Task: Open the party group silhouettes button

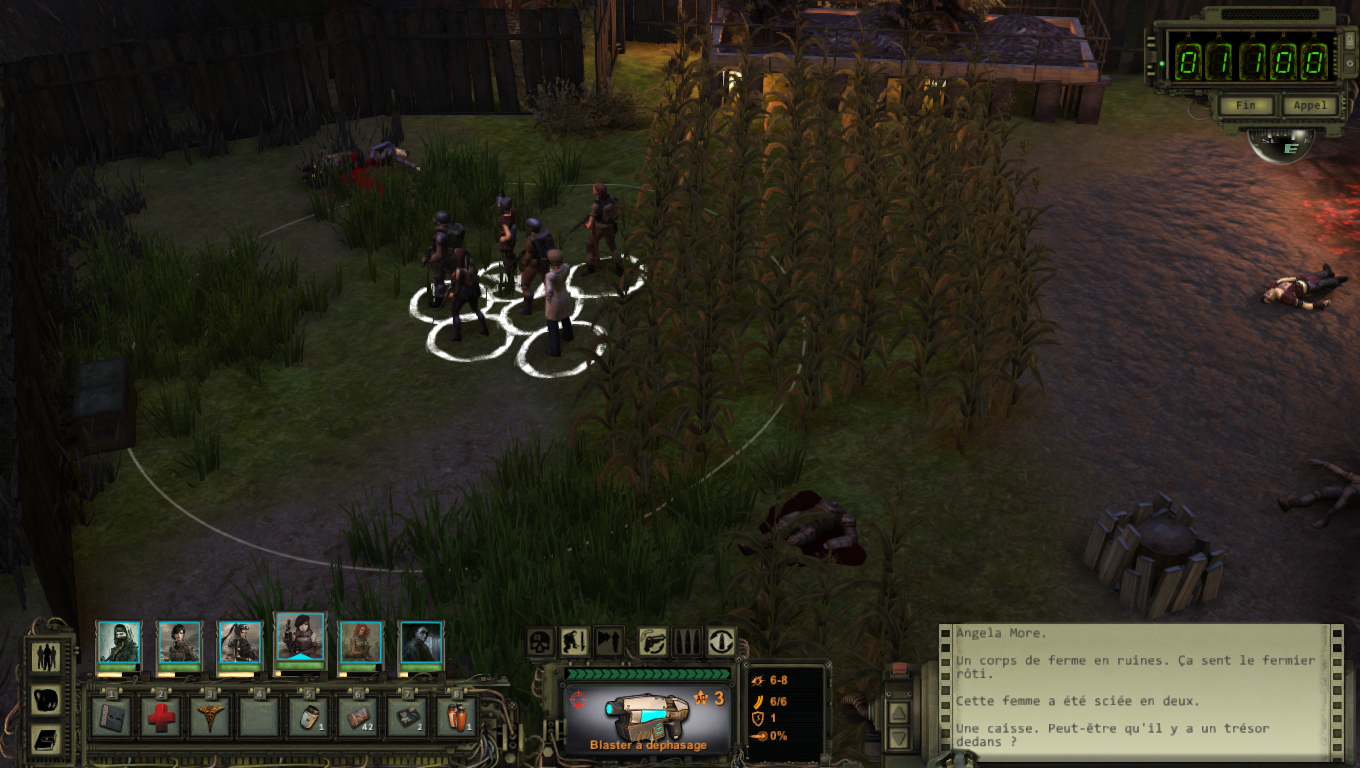Action: tap(47, 657)
